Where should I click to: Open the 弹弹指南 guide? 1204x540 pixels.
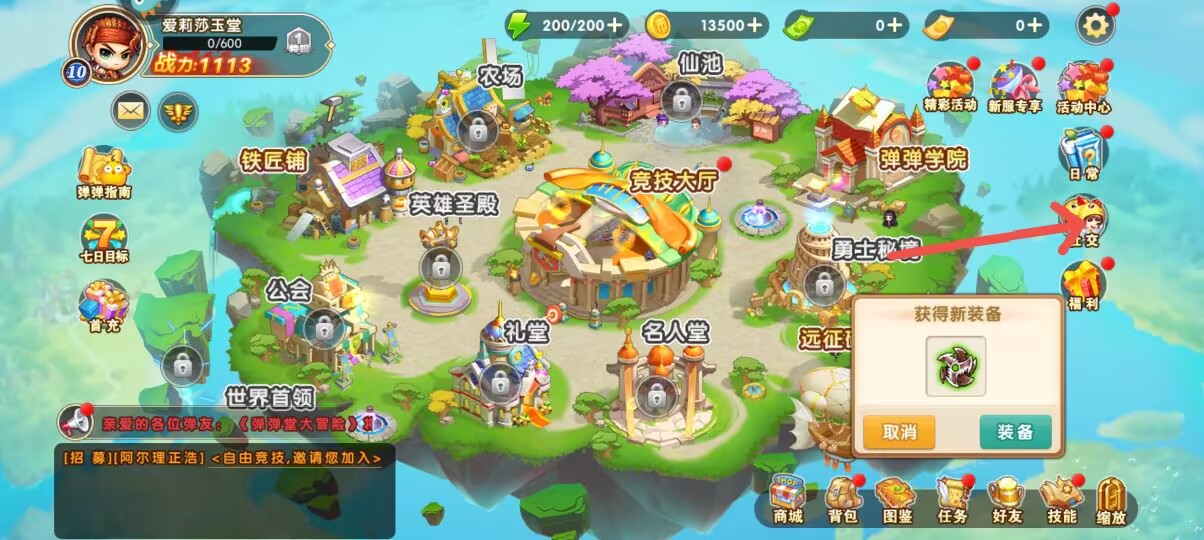tap(104, 172)
